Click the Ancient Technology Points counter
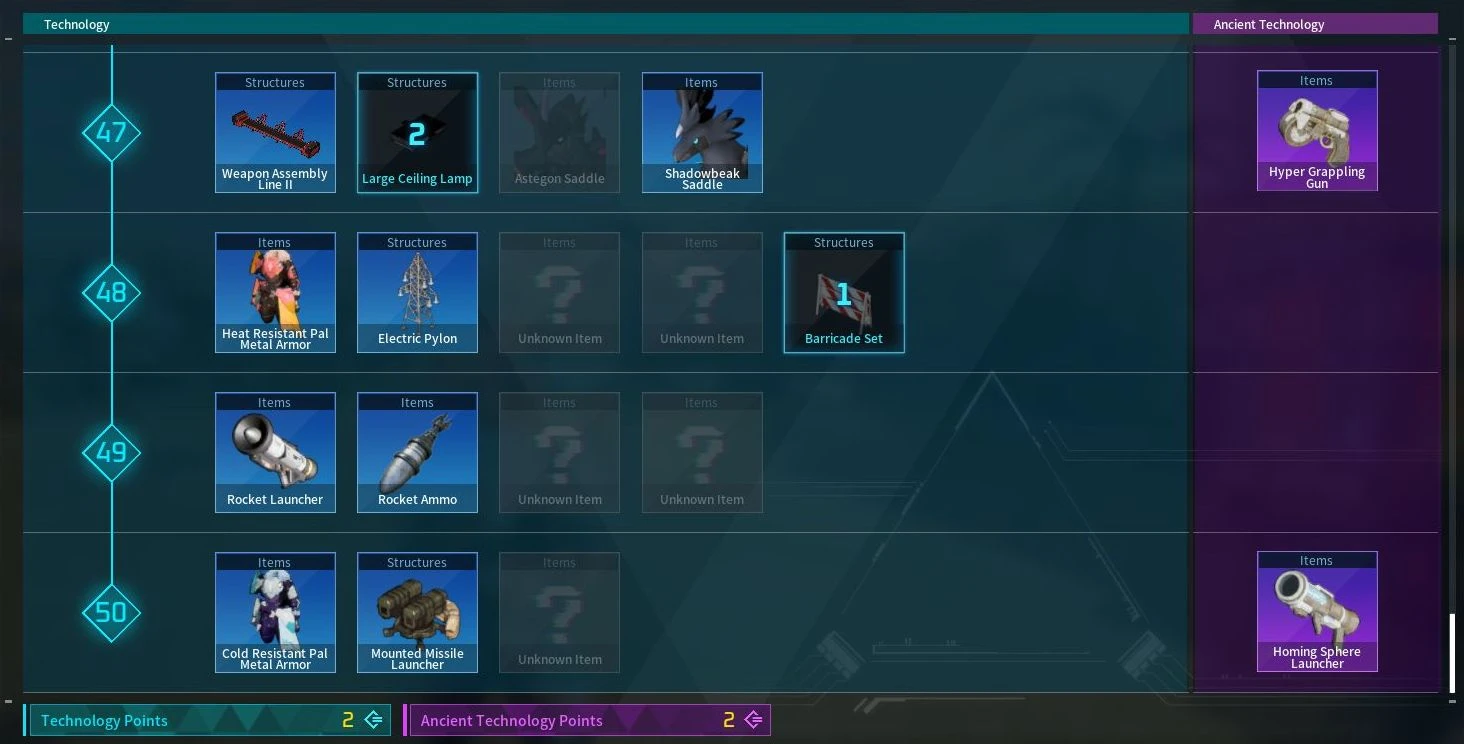 tap(587, 720)
